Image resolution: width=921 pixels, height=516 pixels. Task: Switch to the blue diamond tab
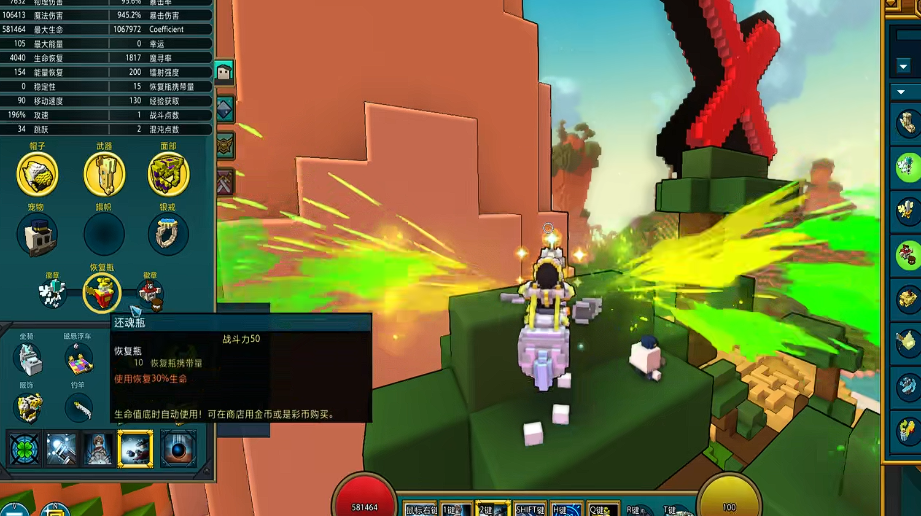(x=224, y=109)
